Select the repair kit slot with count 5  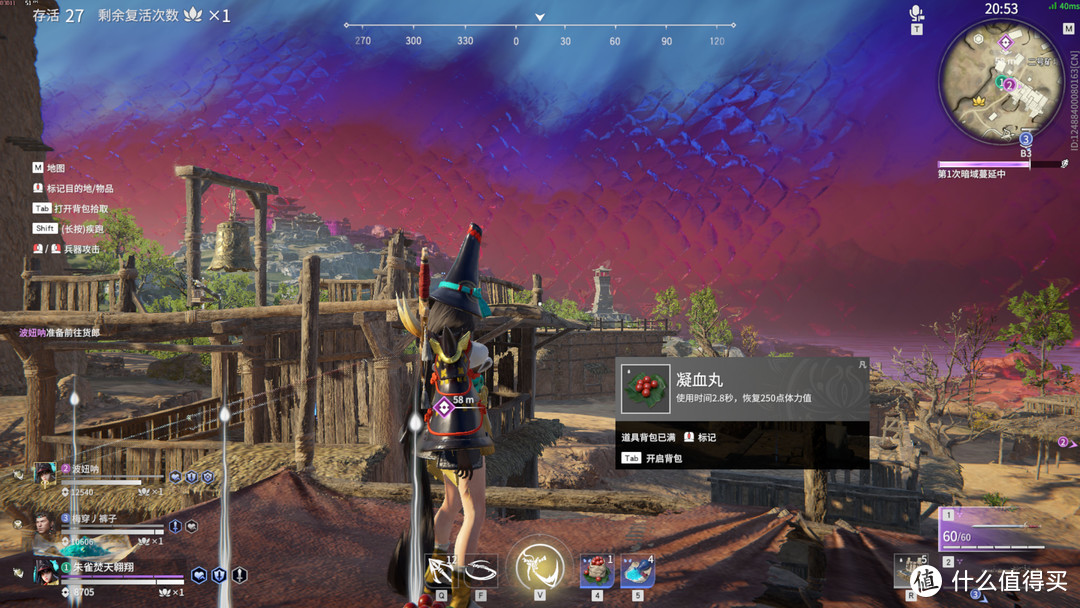910,571
